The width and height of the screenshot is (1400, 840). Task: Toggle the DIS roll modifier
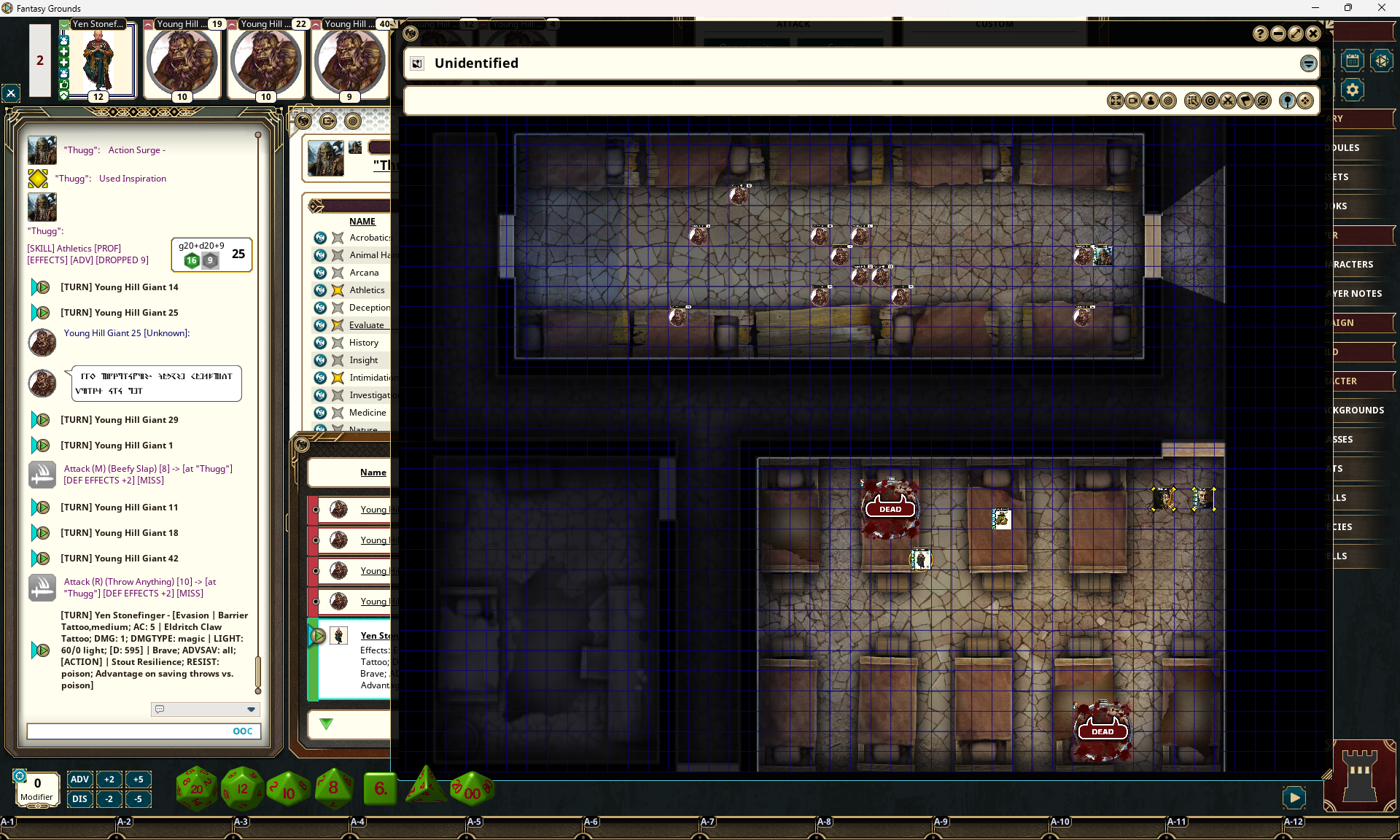click(x=79, y=798)
